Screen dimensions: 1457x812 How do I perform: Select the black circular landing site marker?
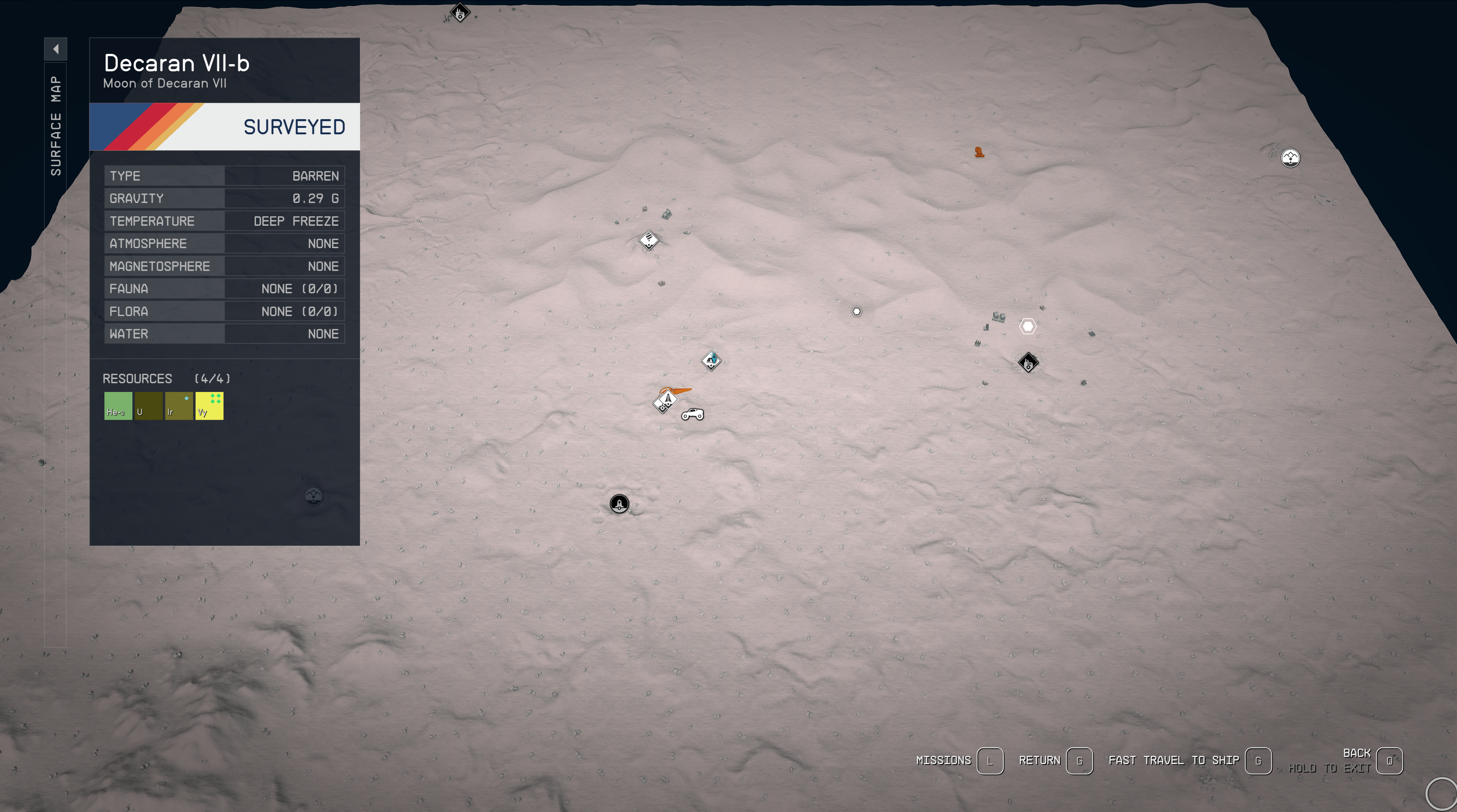[619, 503]
